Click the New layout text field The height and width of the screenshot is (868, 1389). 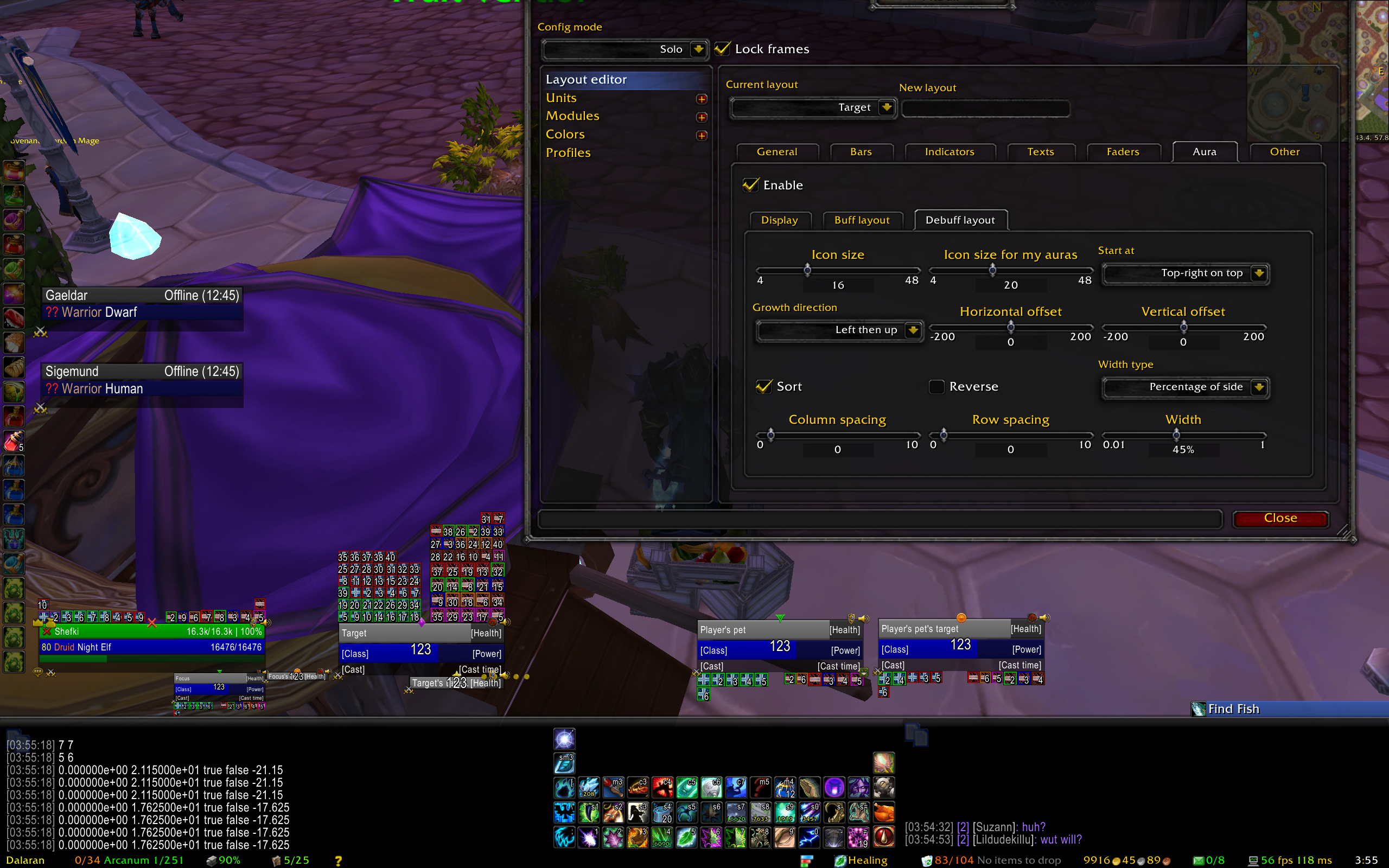985,108
